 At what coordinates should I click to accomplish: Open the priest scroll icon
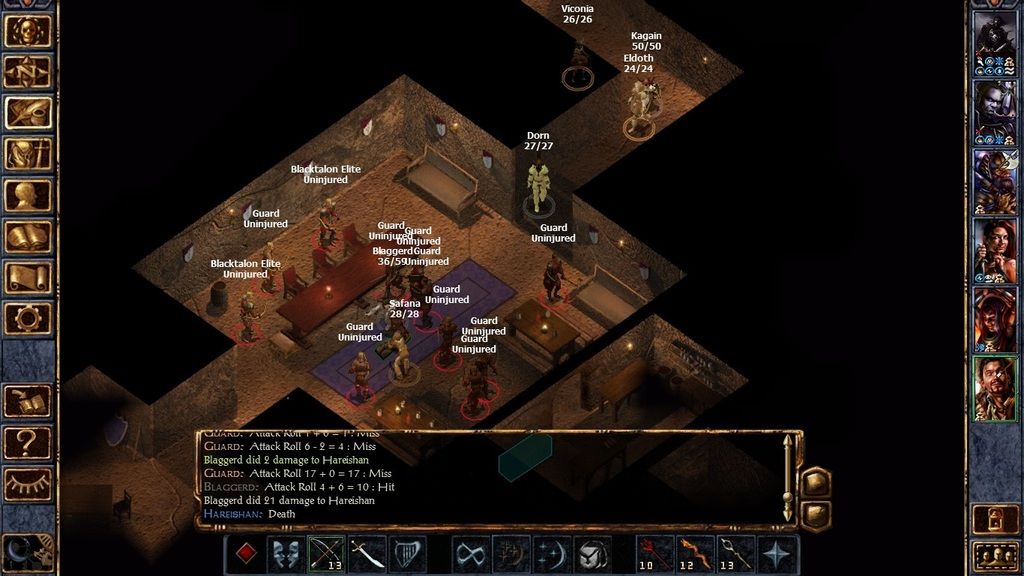coord(28,277)
